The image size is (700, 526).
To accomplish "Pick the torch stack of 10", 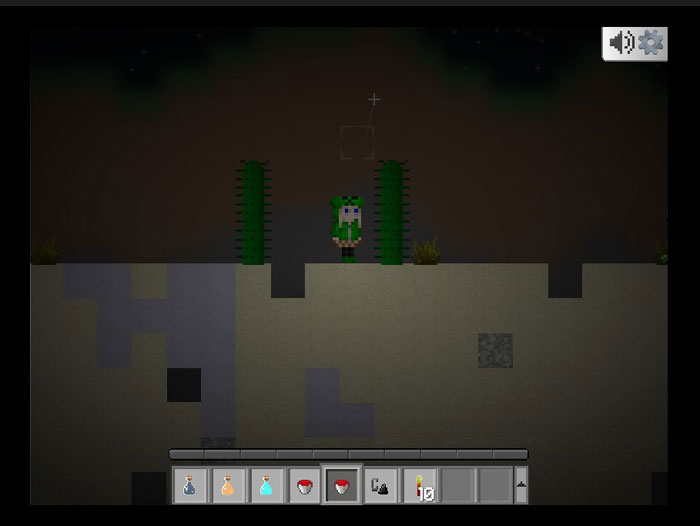I will click(418, 486).
